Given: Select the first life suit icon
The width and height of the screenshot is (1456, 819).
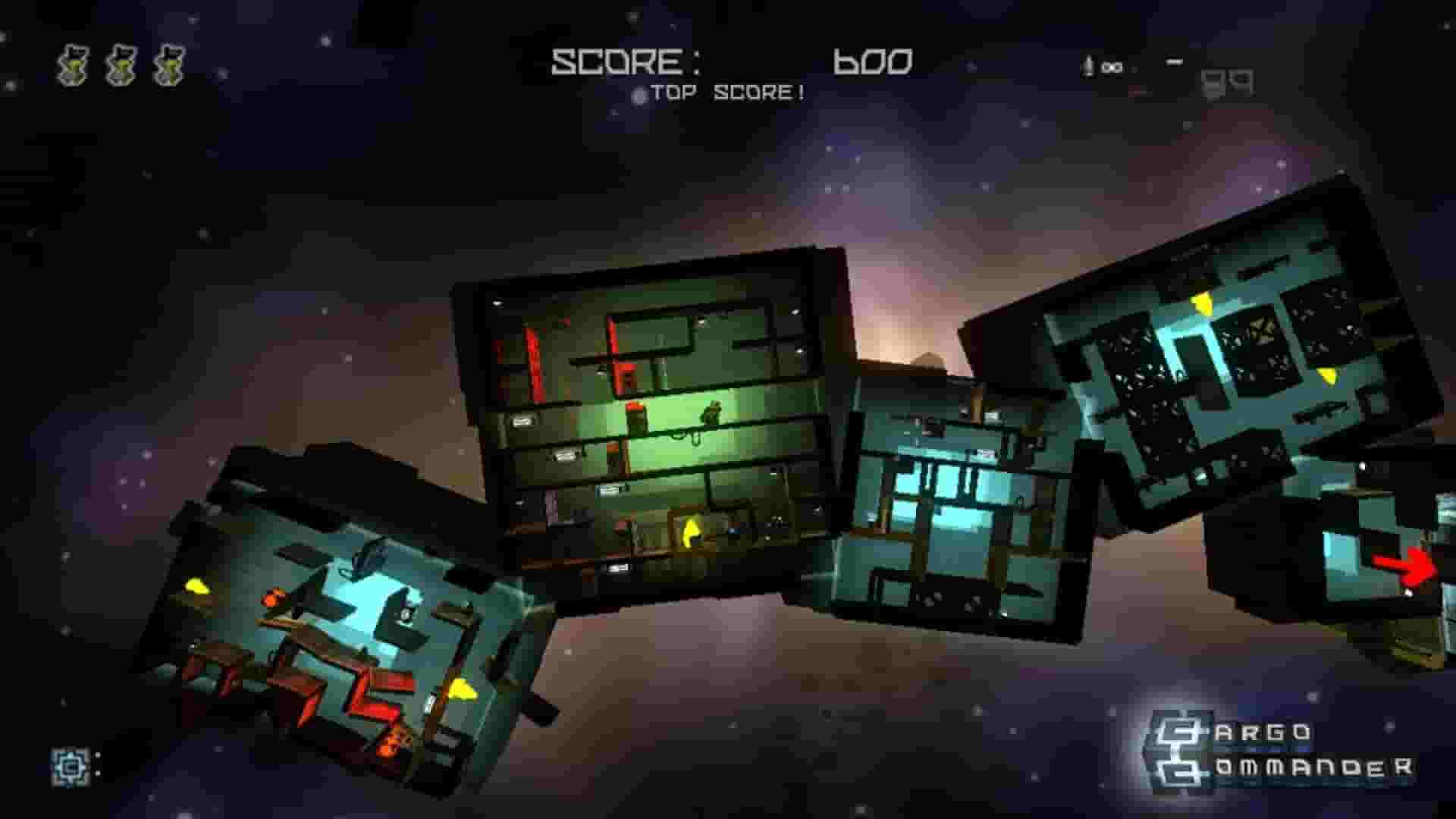Looking at the screenshot, I should (x=73, y=65).
